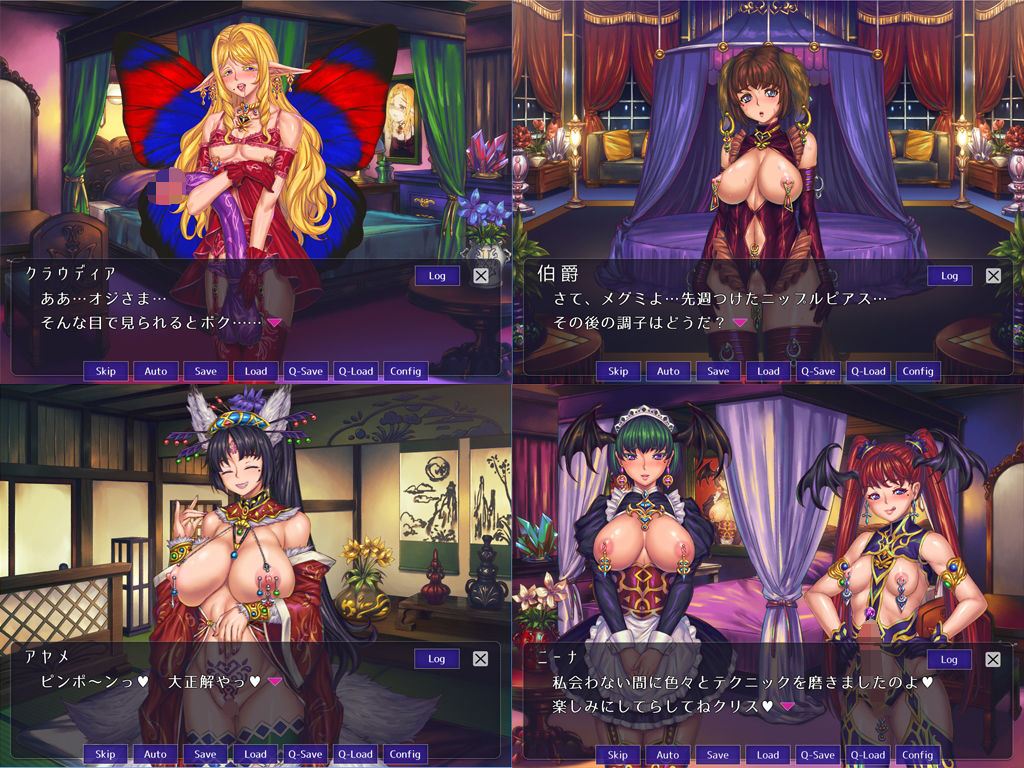Open the Log in 伯爵's dialogue box
The image size is (1024, 768).
949,275
